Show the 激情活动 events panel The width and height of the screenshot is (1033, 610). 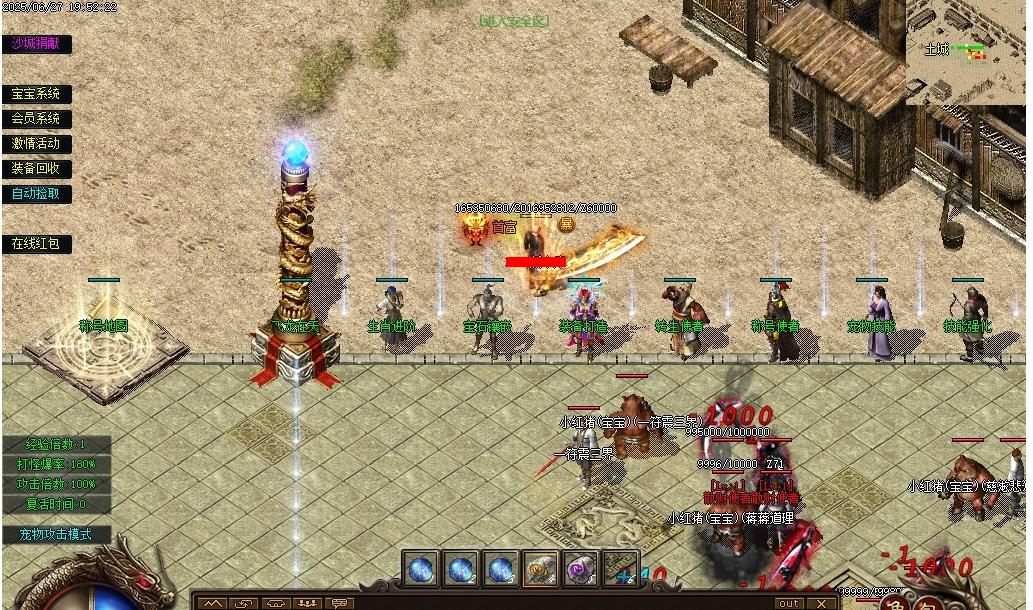tap(36, 144)
